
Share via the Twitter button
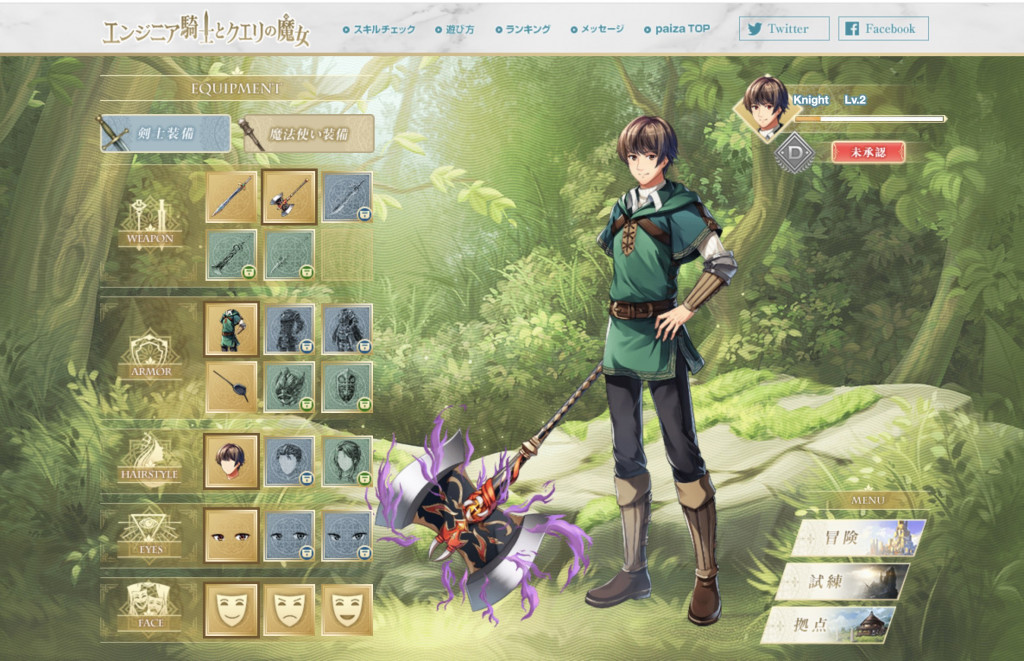[x=784, y=29]
